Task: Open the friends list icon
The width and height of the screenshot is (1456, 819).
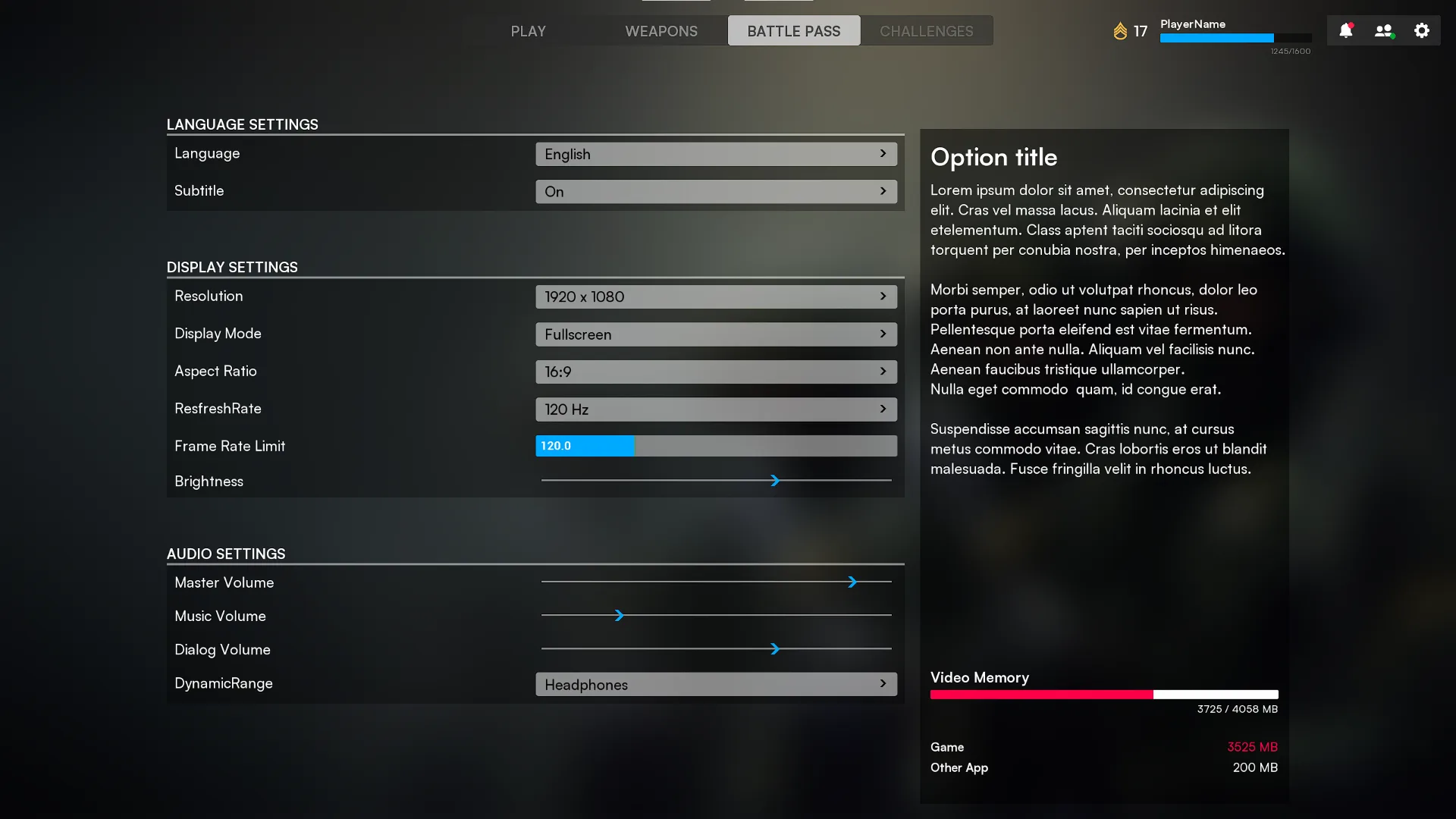Action: [x=1383, y=30]
